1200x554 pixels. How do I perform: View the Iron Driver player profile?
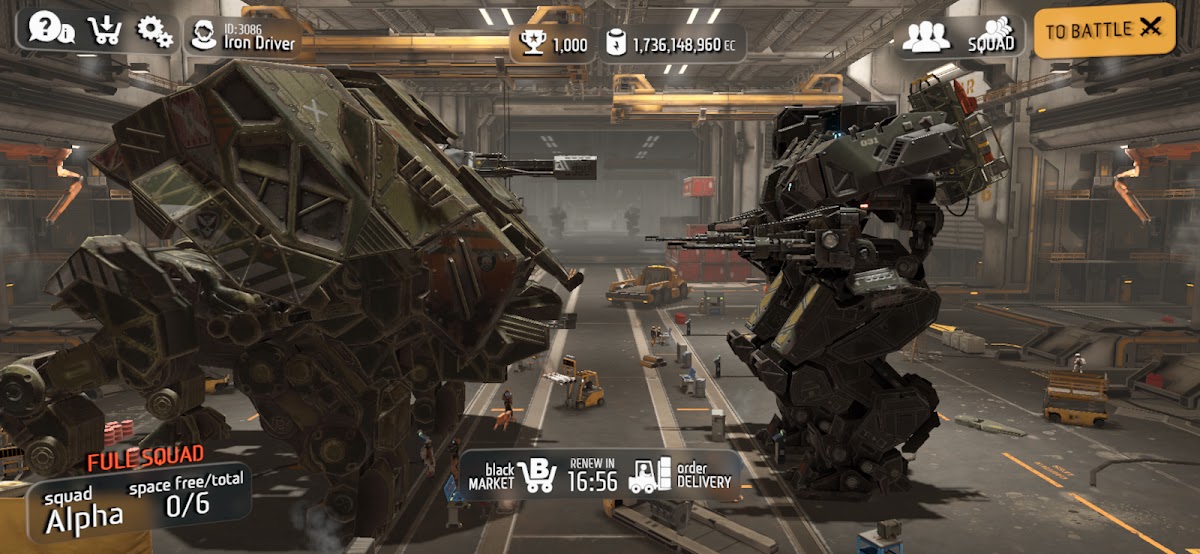244,35
